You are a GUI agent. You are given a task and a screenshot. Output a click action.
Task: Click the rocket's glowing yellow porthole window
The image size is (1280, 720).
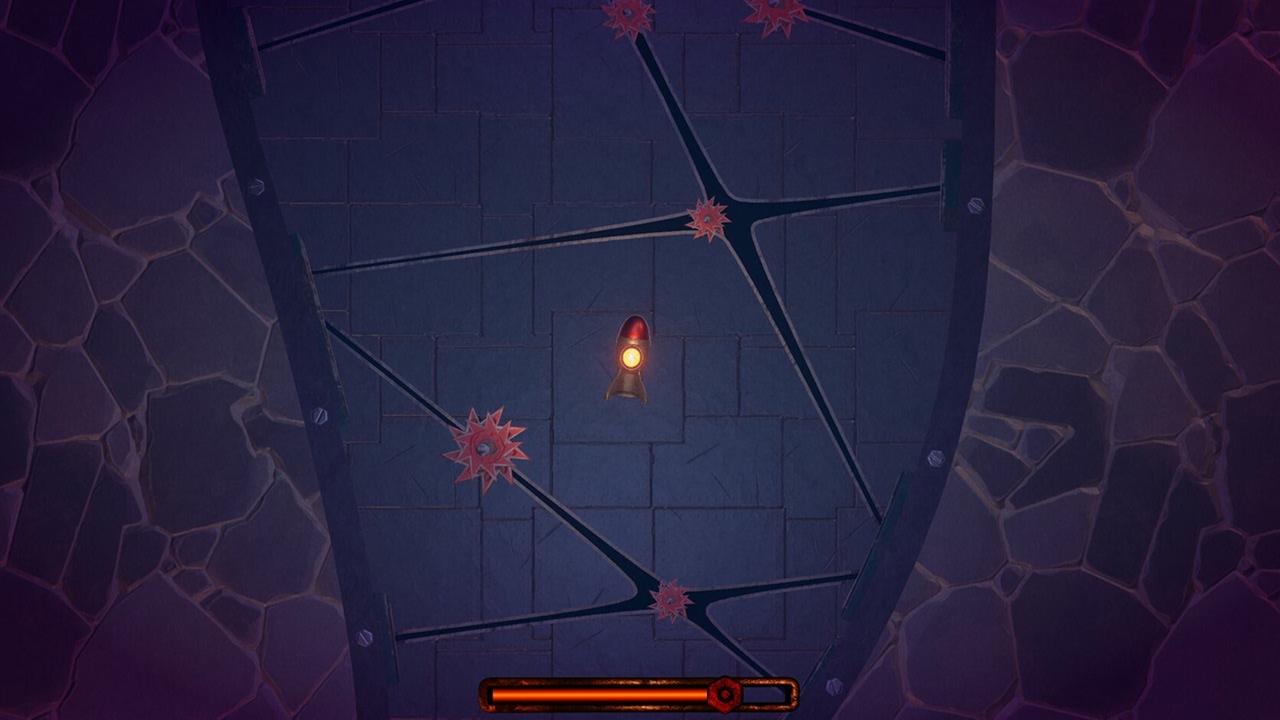(x=630, y=357)
